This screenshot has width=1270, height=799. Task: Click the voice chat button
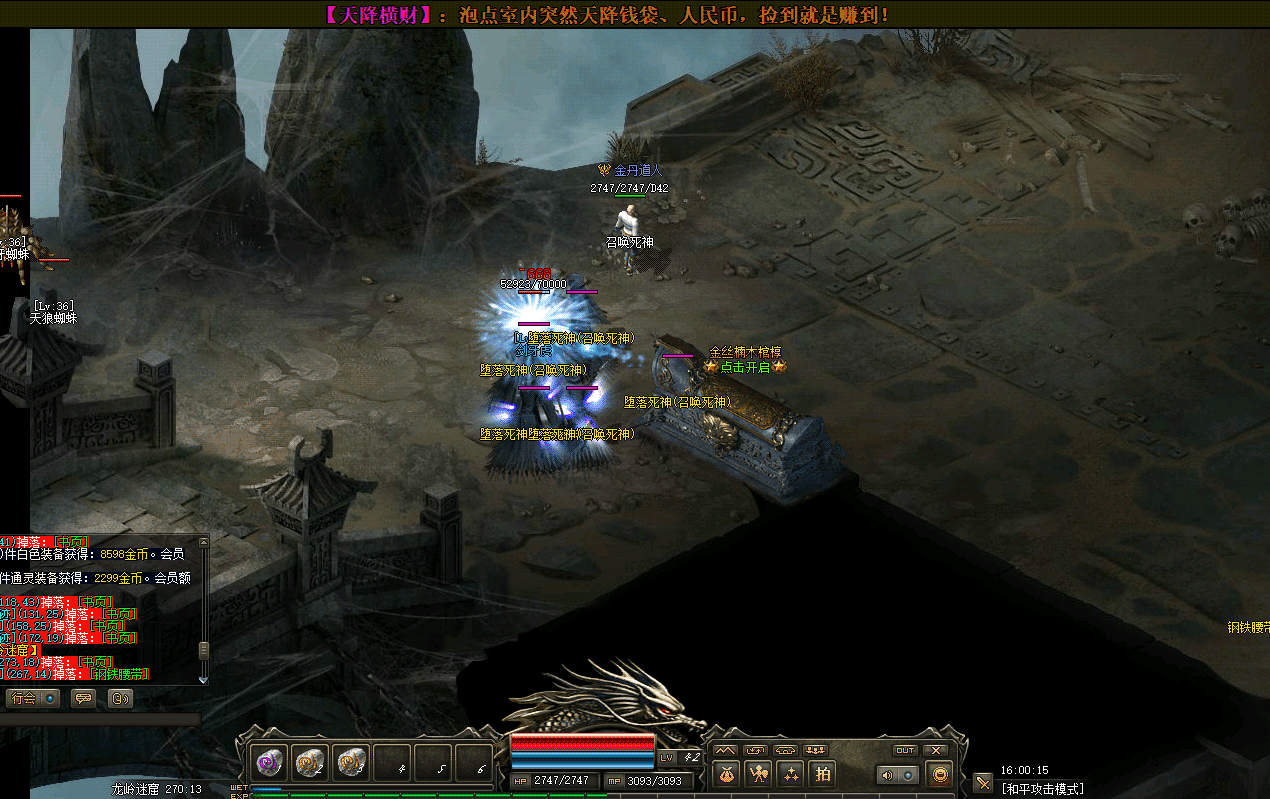click(x=120, y=698)
